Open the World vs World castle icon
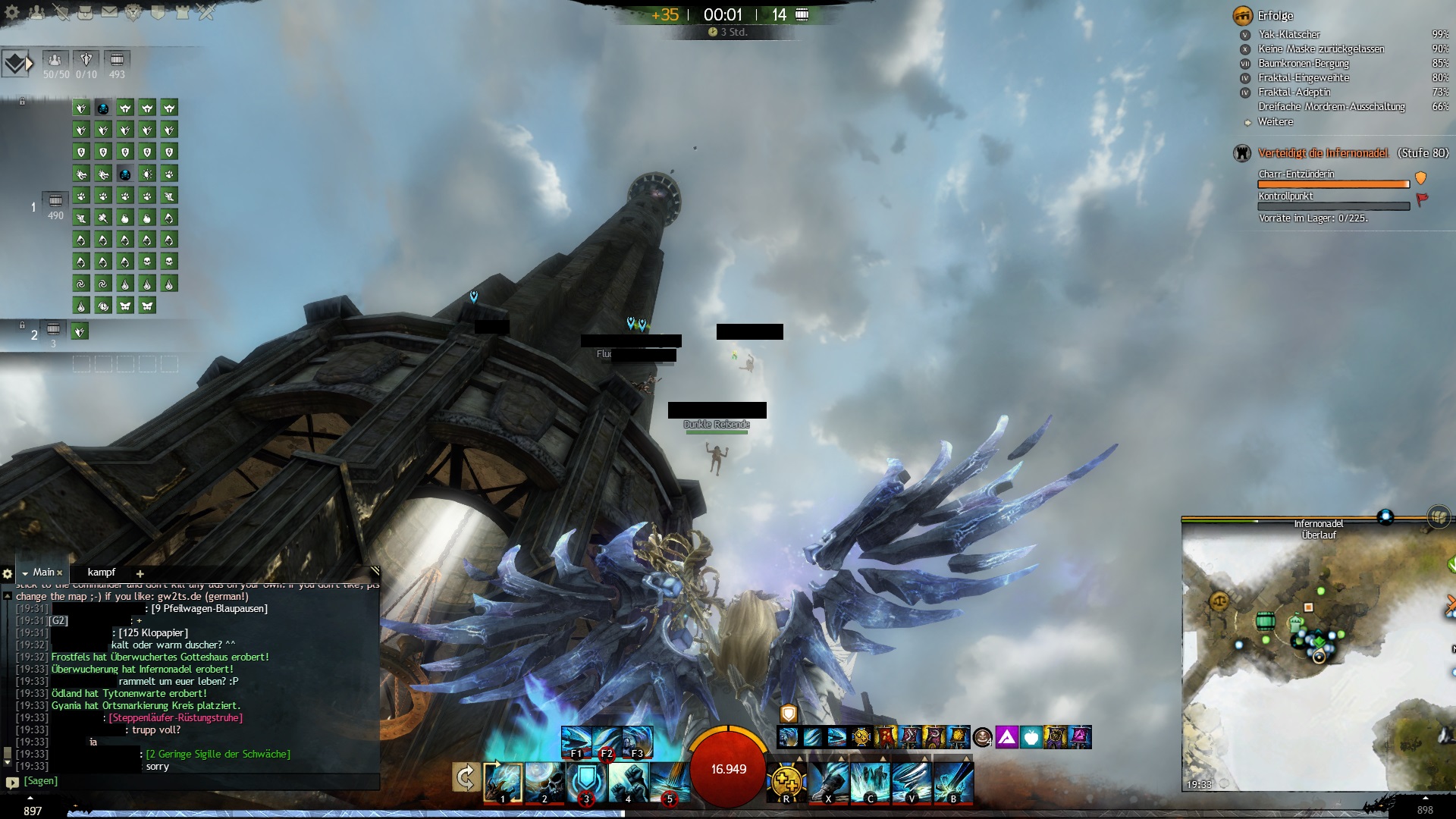This screenshot has height=819, width=1456. (182, 12)
